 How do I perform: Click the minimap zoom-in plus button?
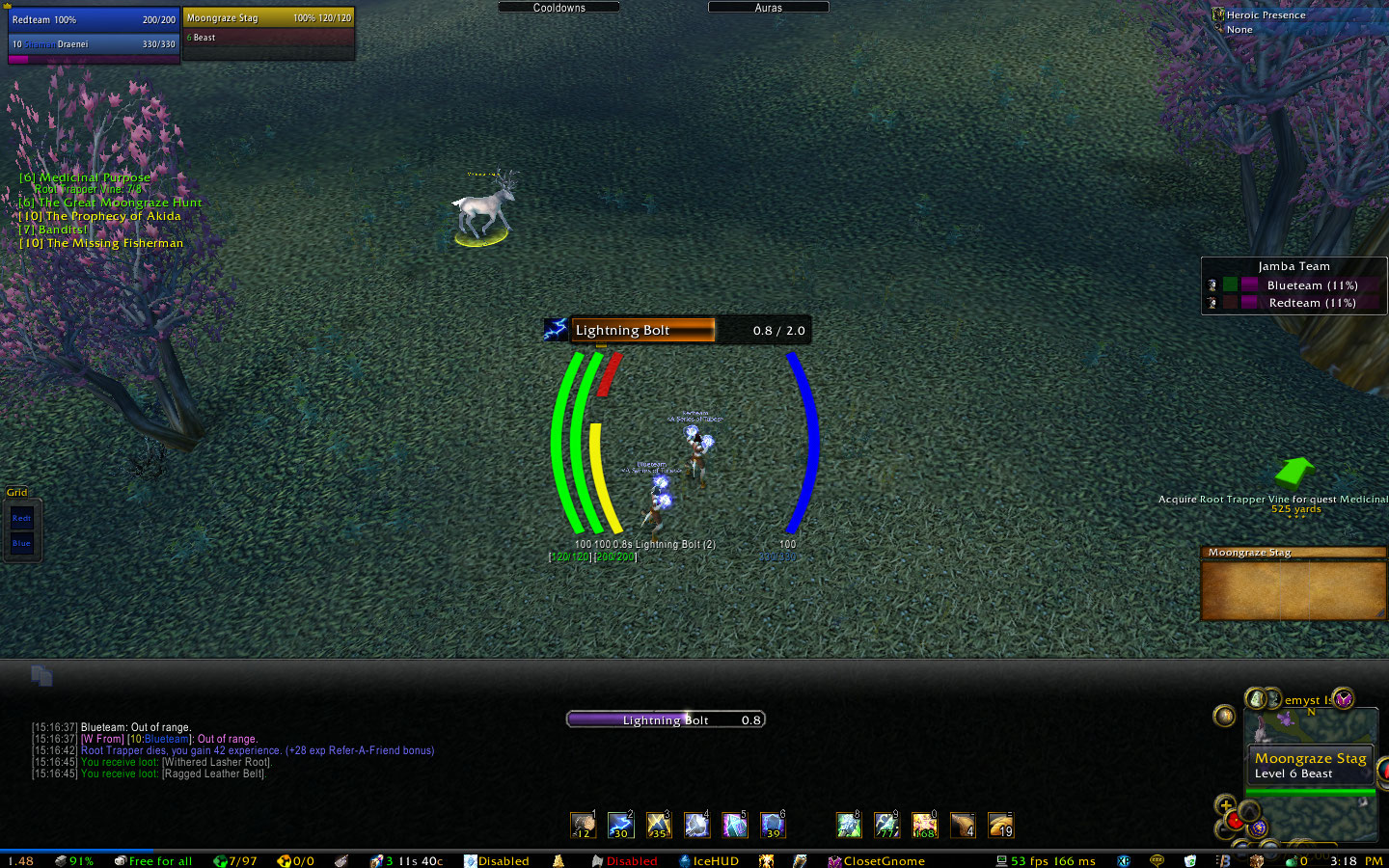[1226, 805]
